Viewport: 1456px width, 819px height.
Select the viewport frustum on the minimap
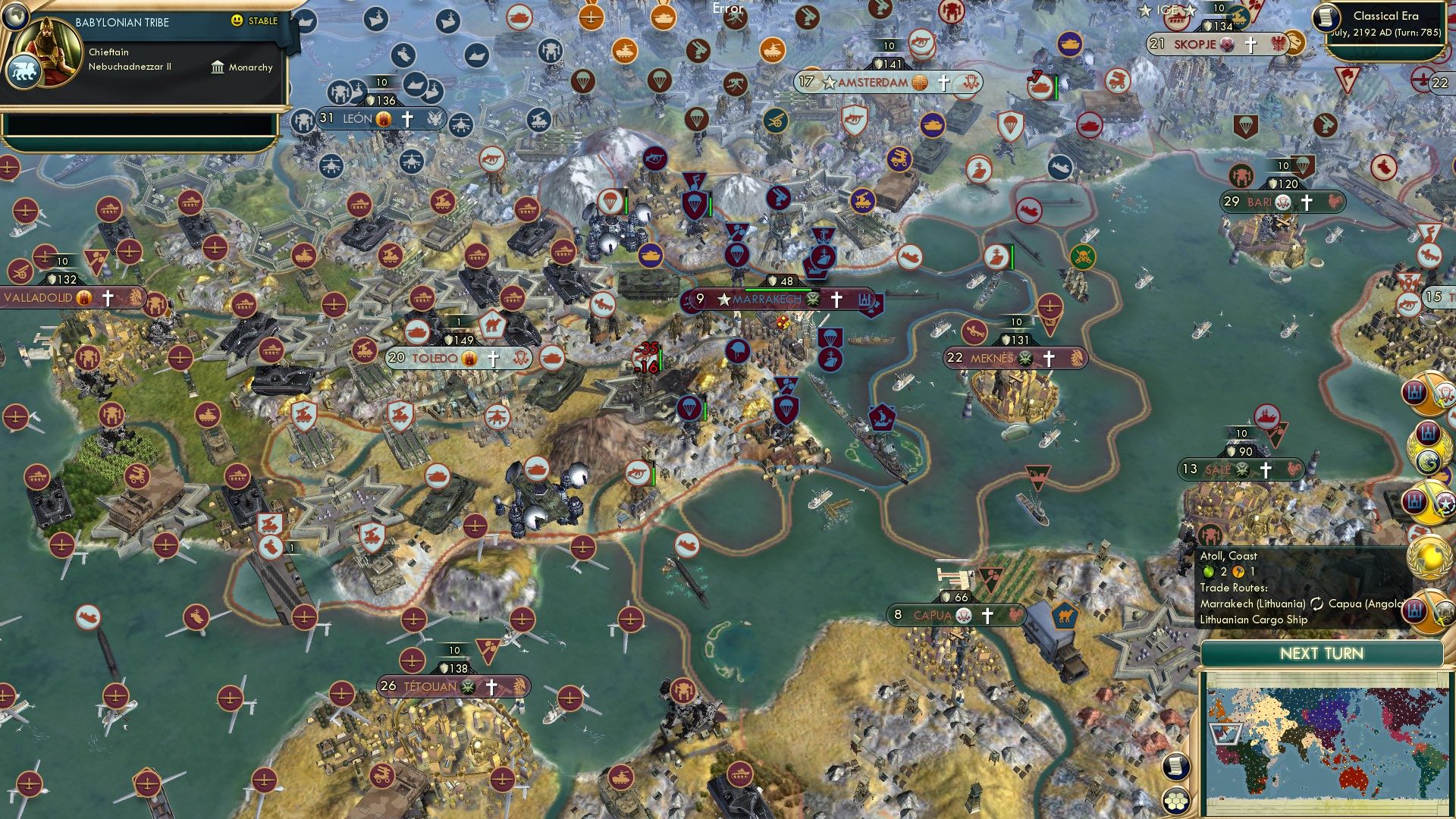point(1225,735)
